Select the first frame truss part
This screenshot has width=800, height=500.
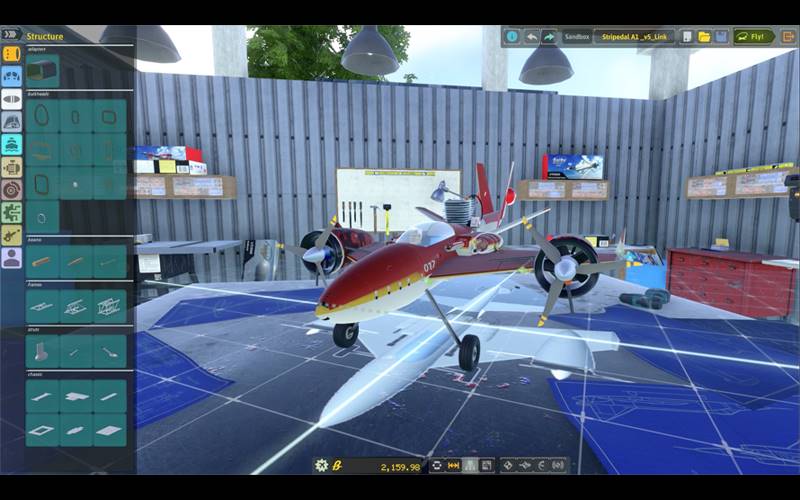click(x=42, y=306)
